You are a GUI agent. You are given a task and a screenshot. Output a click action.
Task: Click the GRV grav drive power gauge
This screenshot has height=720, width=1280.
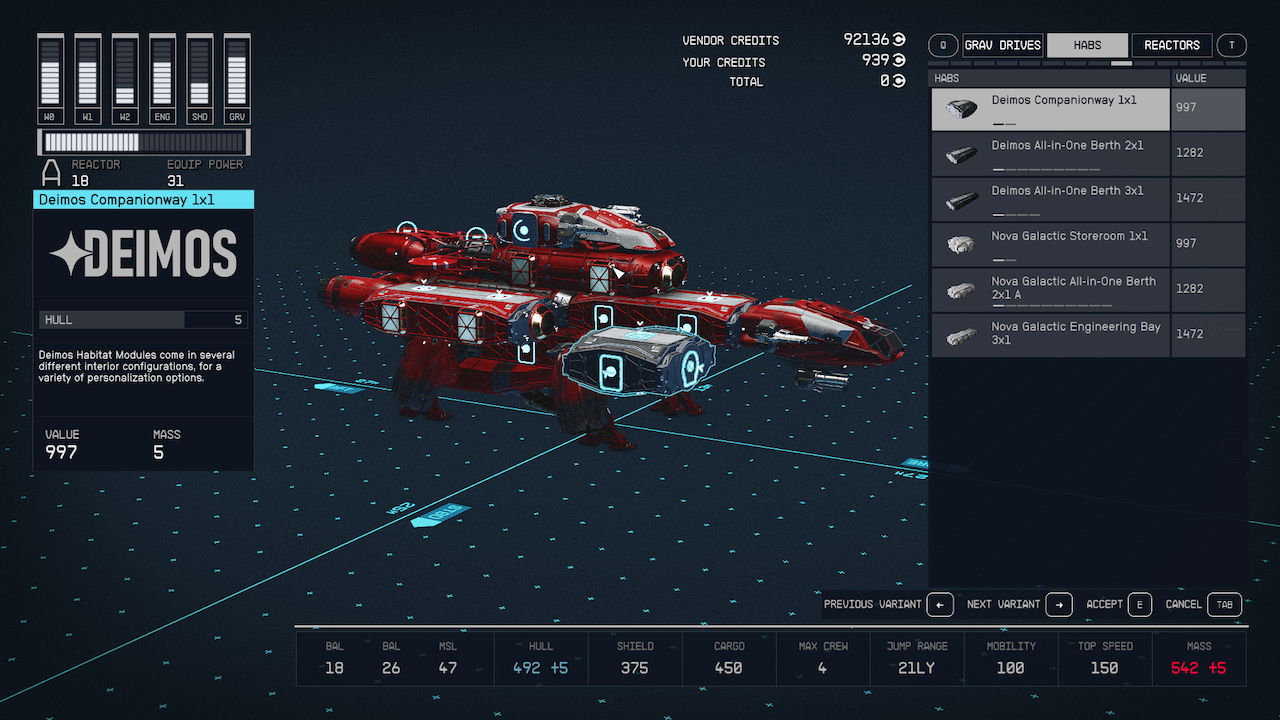237,80
